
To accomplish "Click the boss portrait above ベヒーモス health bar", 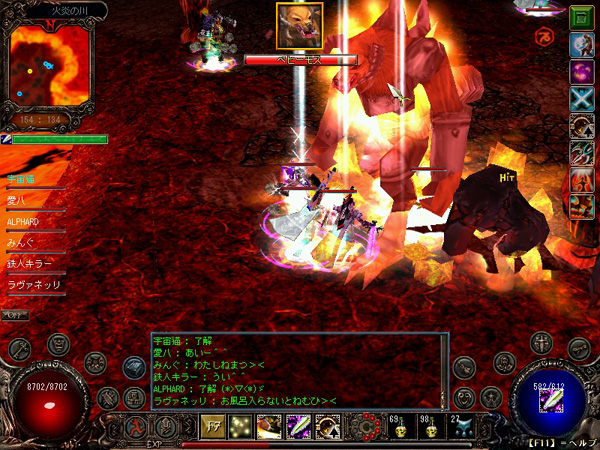I will tap(299, 26).
